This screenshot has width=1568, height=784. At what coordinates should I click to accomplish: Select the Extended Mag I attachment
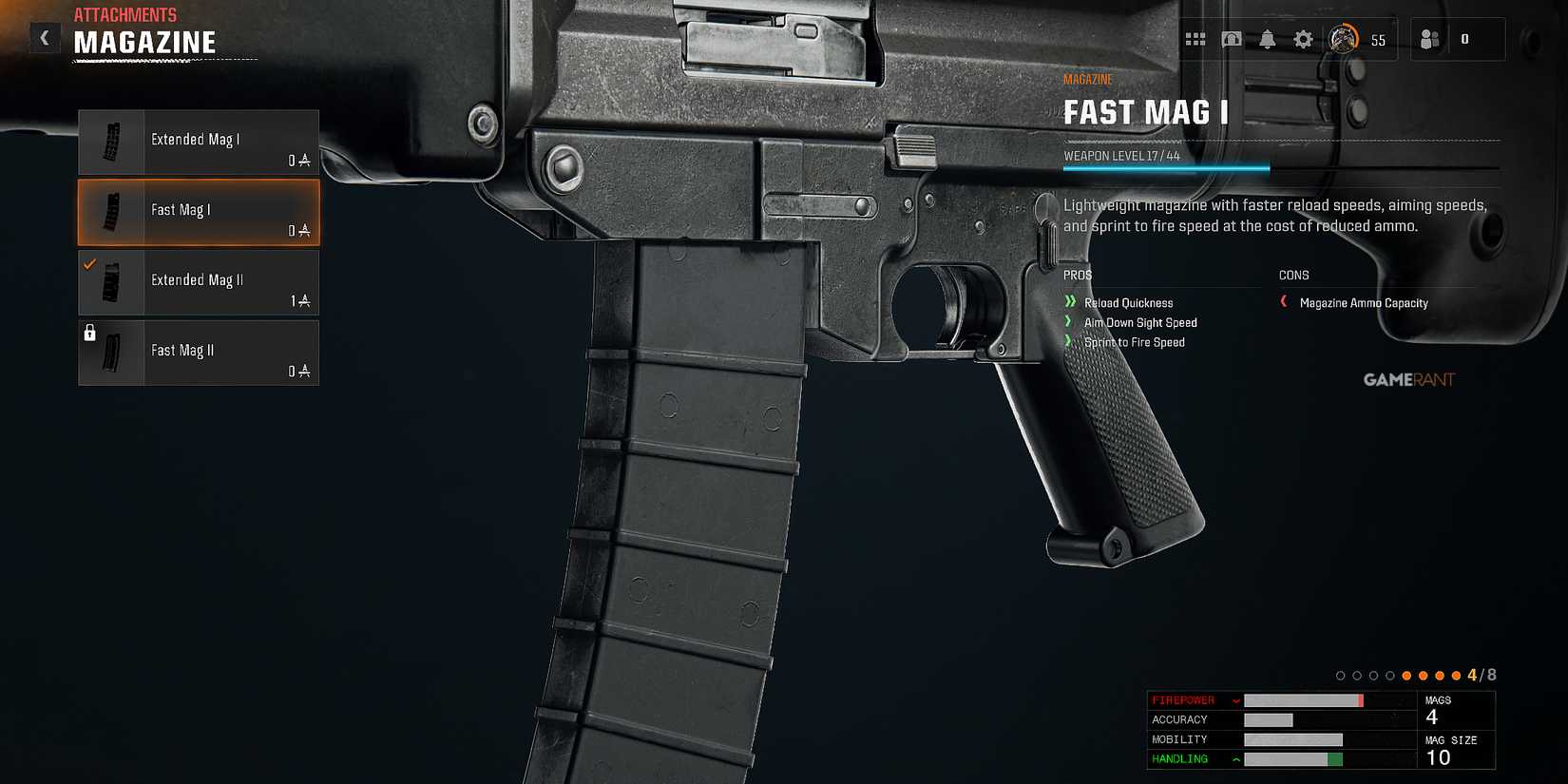(x=197, y=142)
